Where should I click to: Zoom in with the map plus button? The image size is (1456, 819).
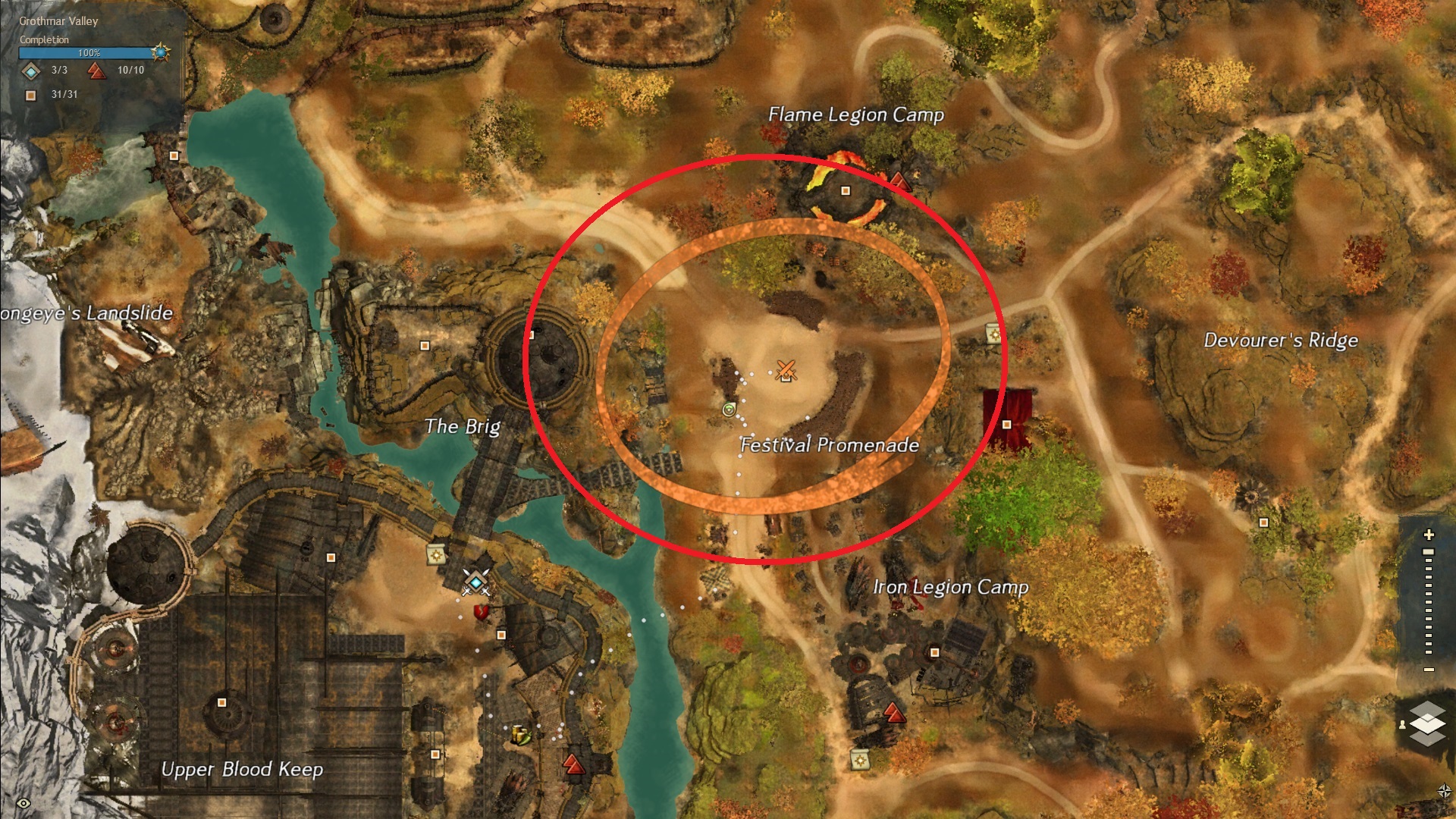(1429, 535)
